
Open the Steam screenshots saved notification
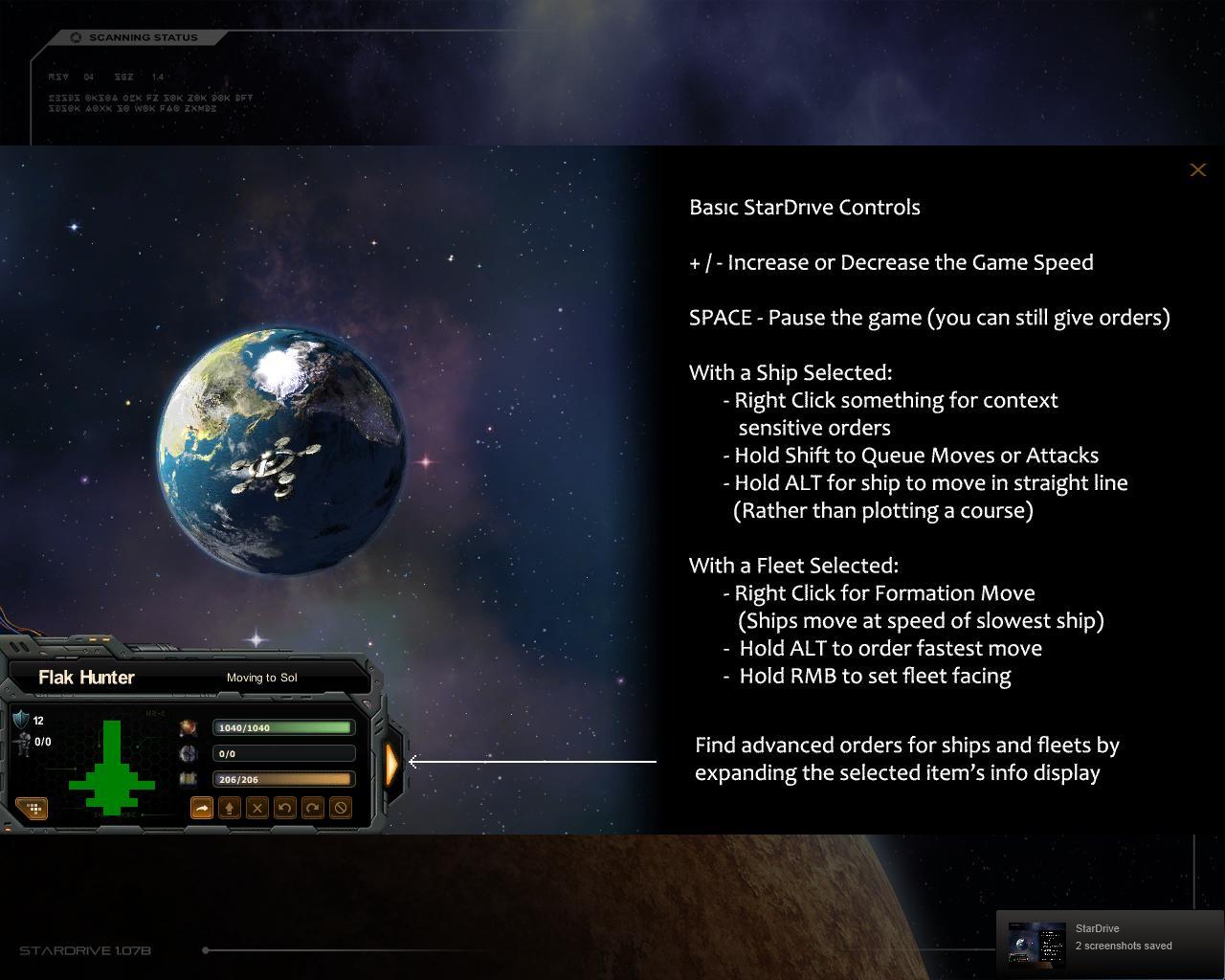[1110, 943]
